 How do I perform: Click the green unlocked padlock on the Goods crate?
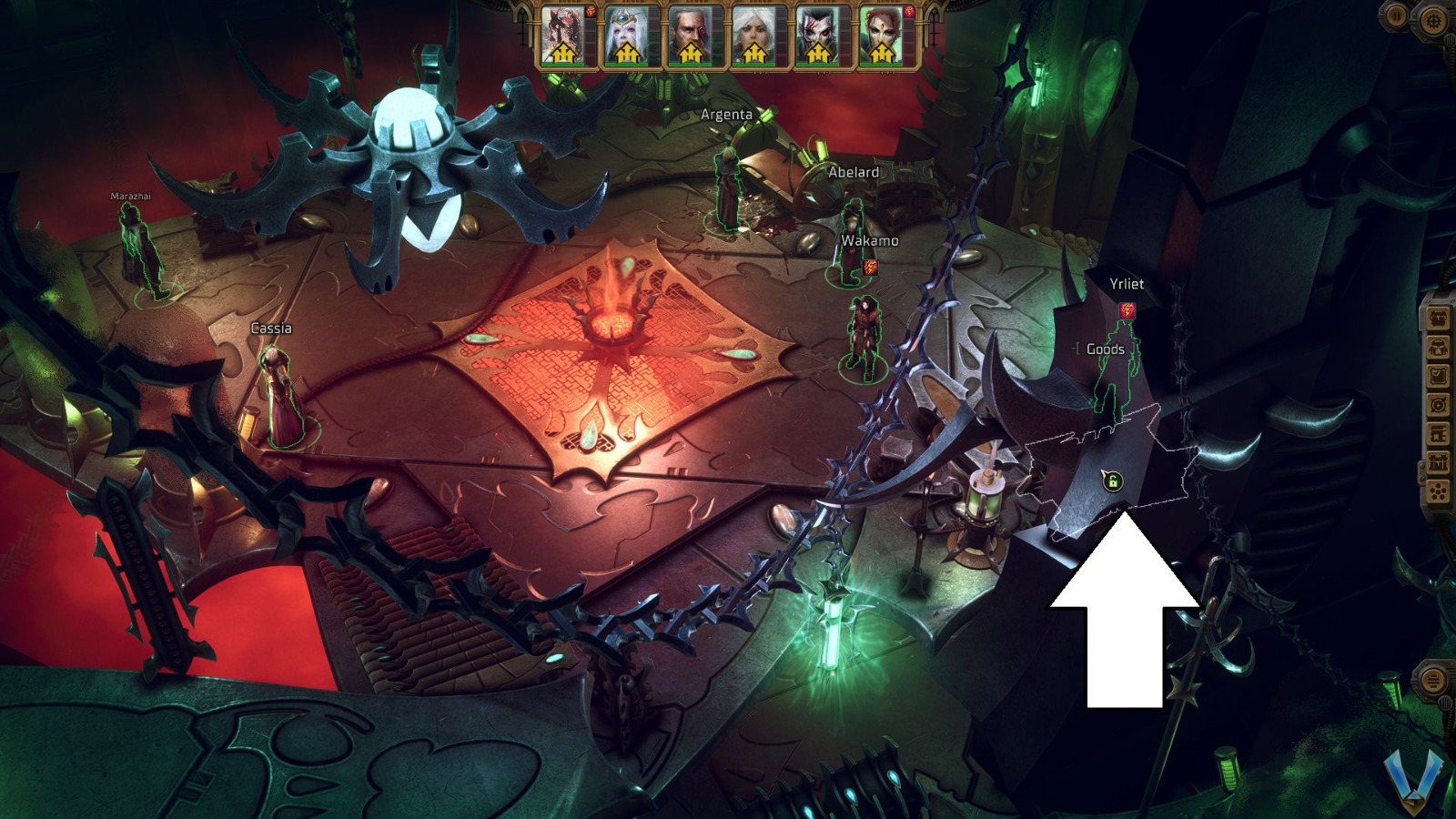click(x=1113, y=481)
